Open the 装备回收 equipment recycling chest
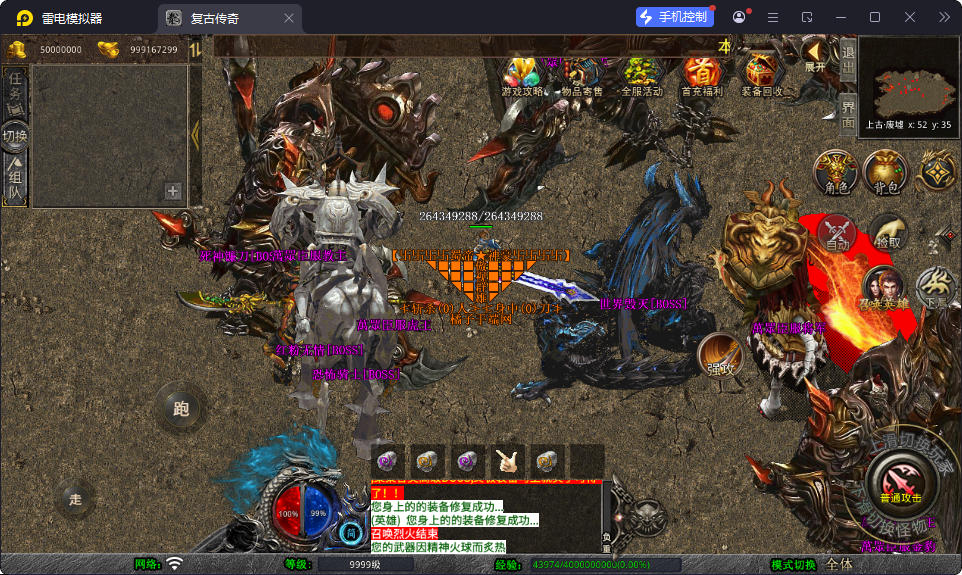Viewport: 962px width, 575px height. [x=762, y=75]
